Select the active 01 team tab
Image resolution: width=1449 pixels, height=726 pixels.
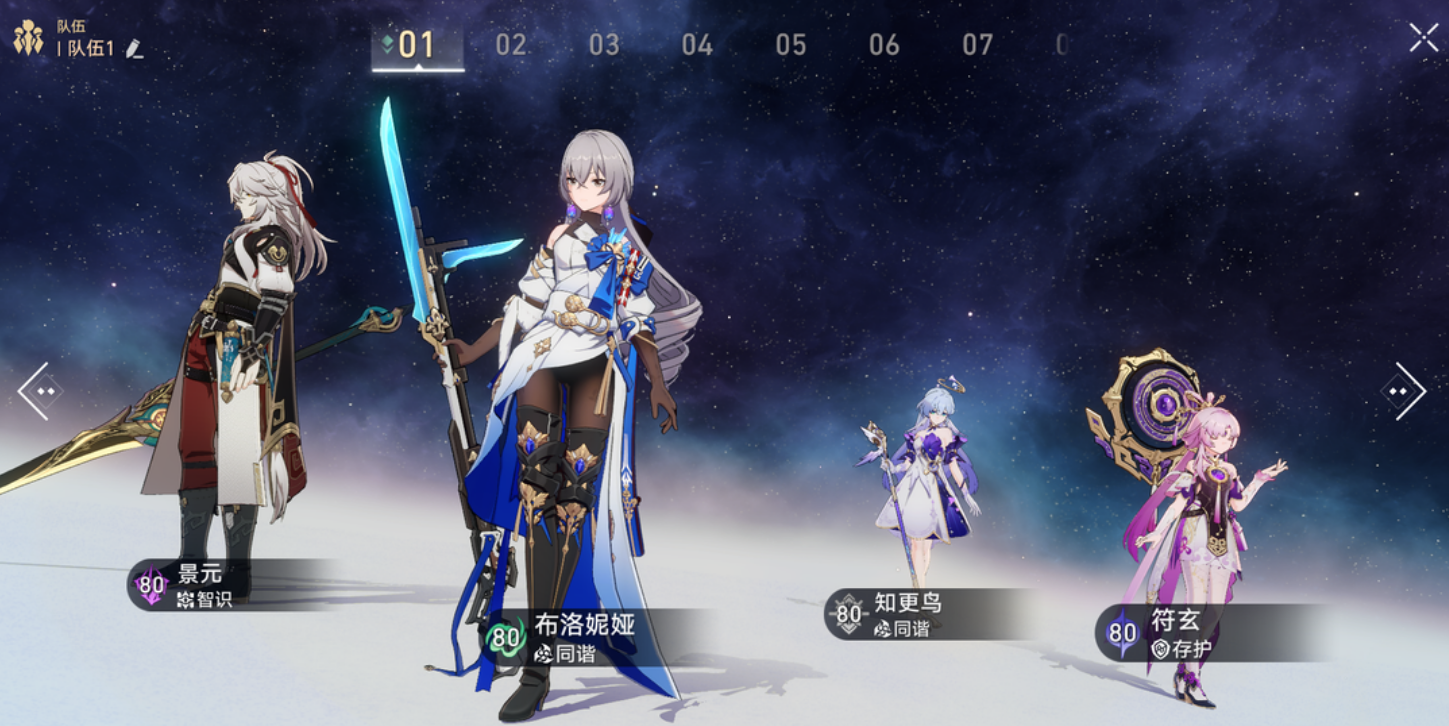pyautogui.click(x=417, y=45)
